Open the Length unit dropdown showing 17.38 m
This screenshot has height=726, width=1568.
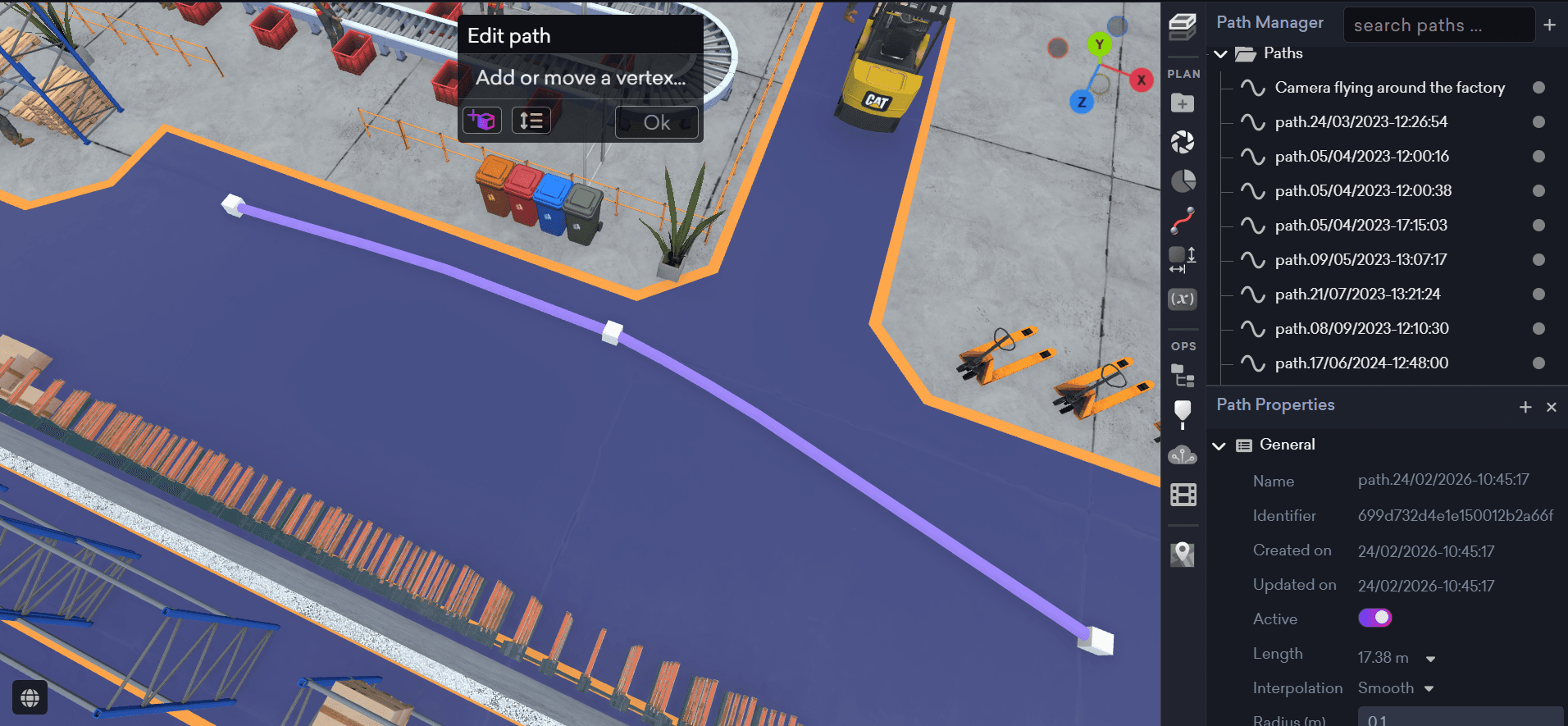point(1430,657)
